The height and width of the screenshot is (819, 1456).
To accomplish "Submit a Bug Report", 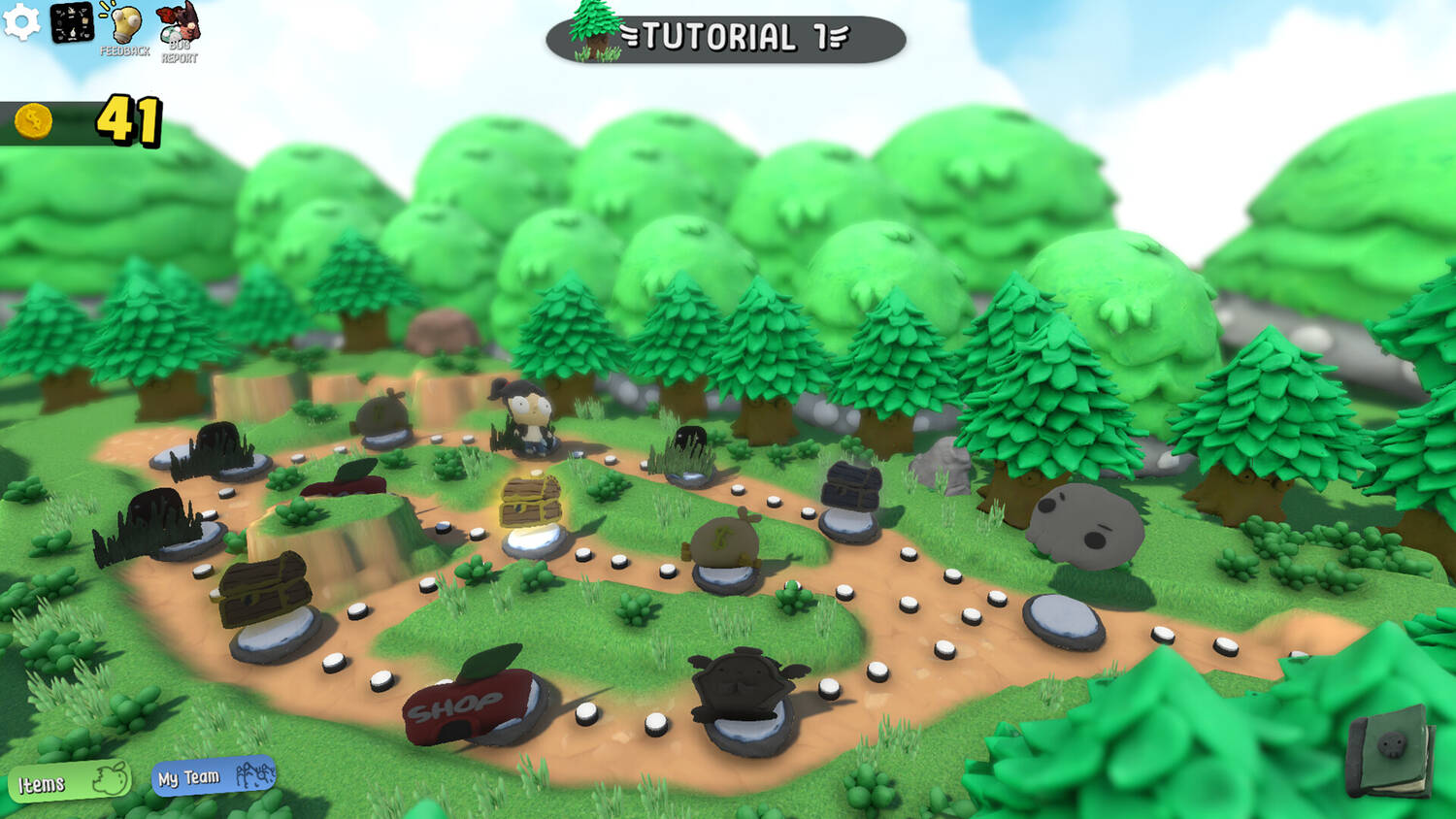I will click(179, 29).
